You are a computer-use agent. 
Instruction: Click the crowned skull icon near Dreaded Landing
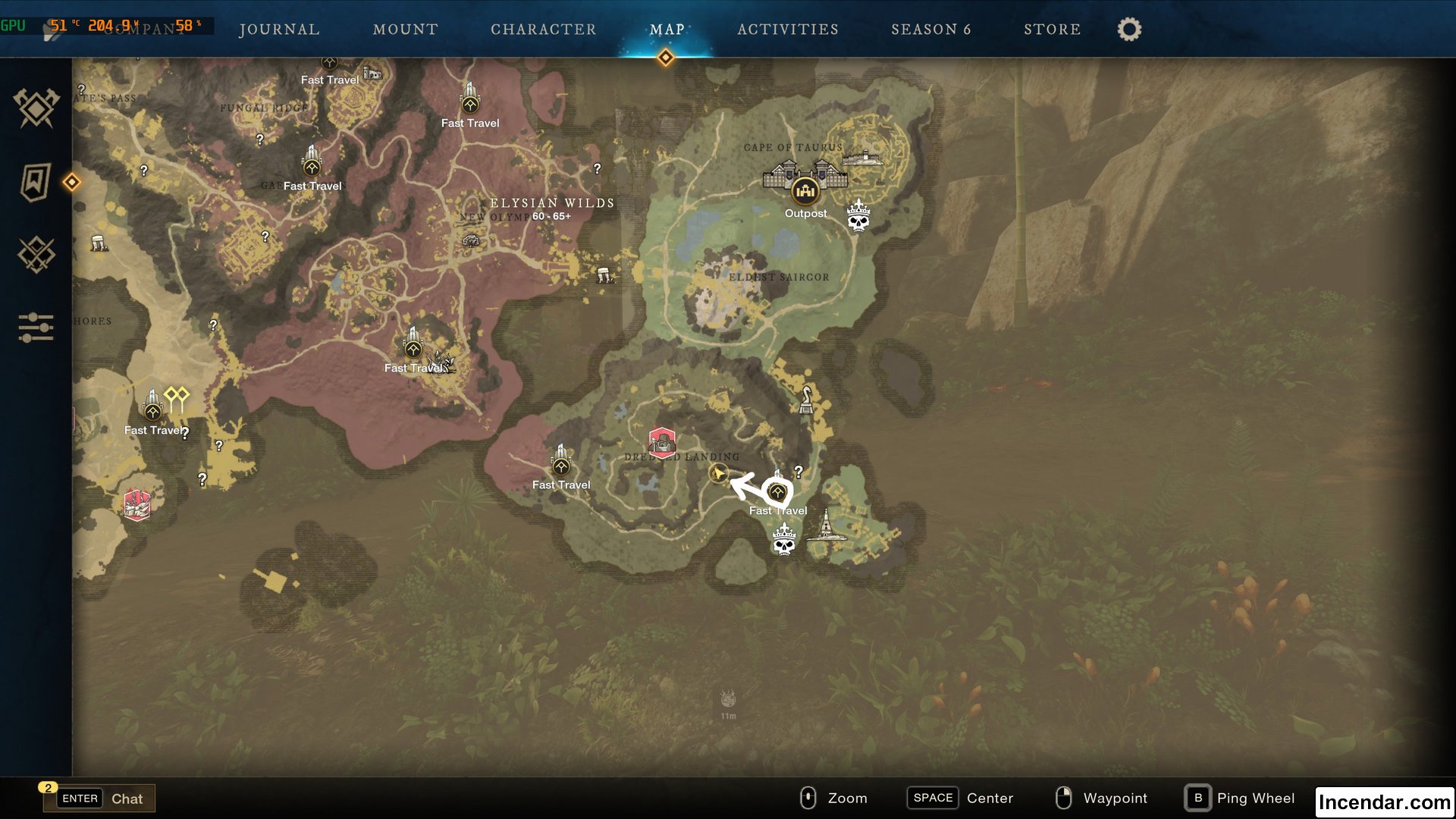click(x=783, y=540)
